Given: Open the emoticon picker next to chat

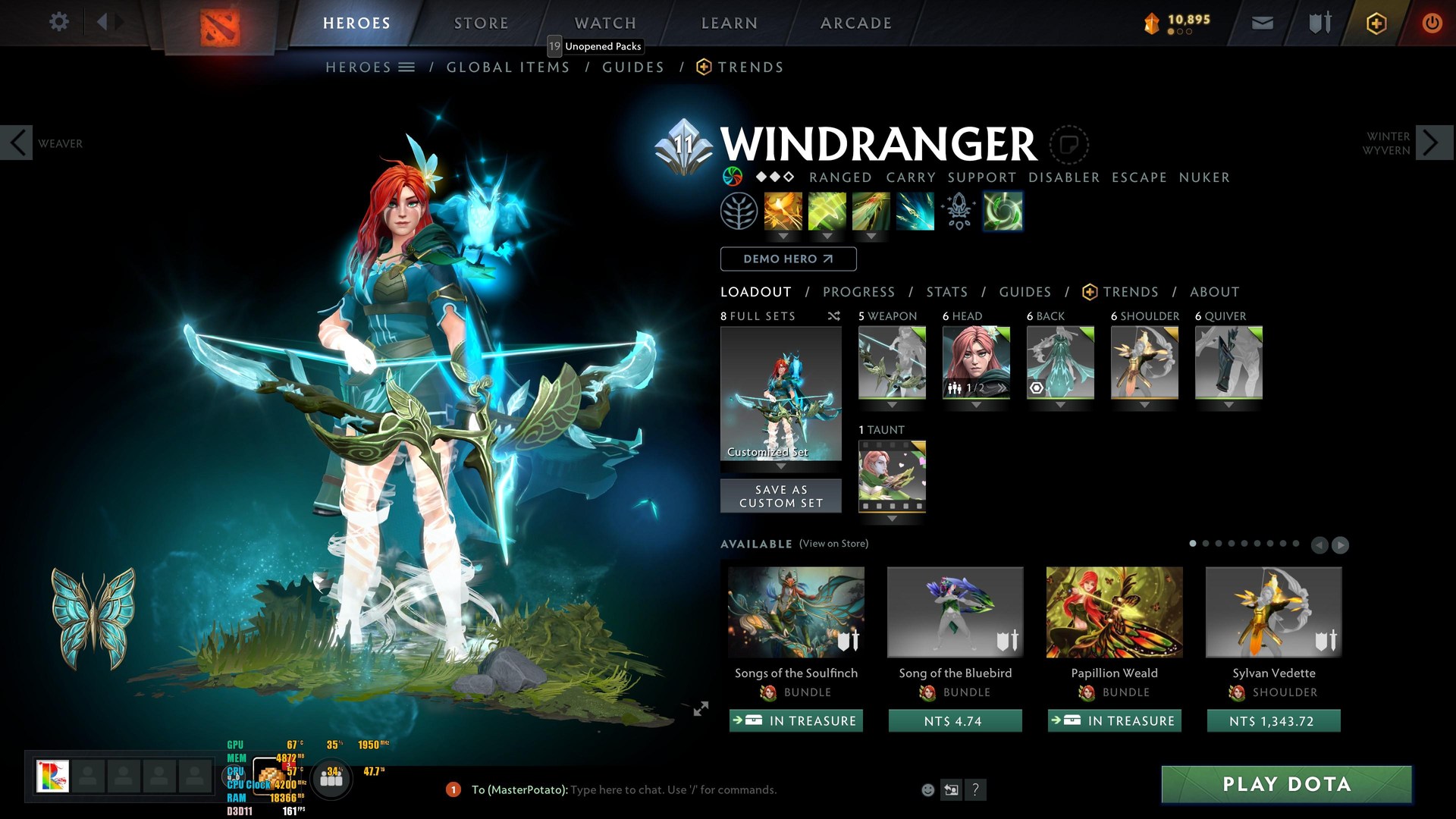Looking at the screenshot, I should pyautogui.click(x=927, y=789).
